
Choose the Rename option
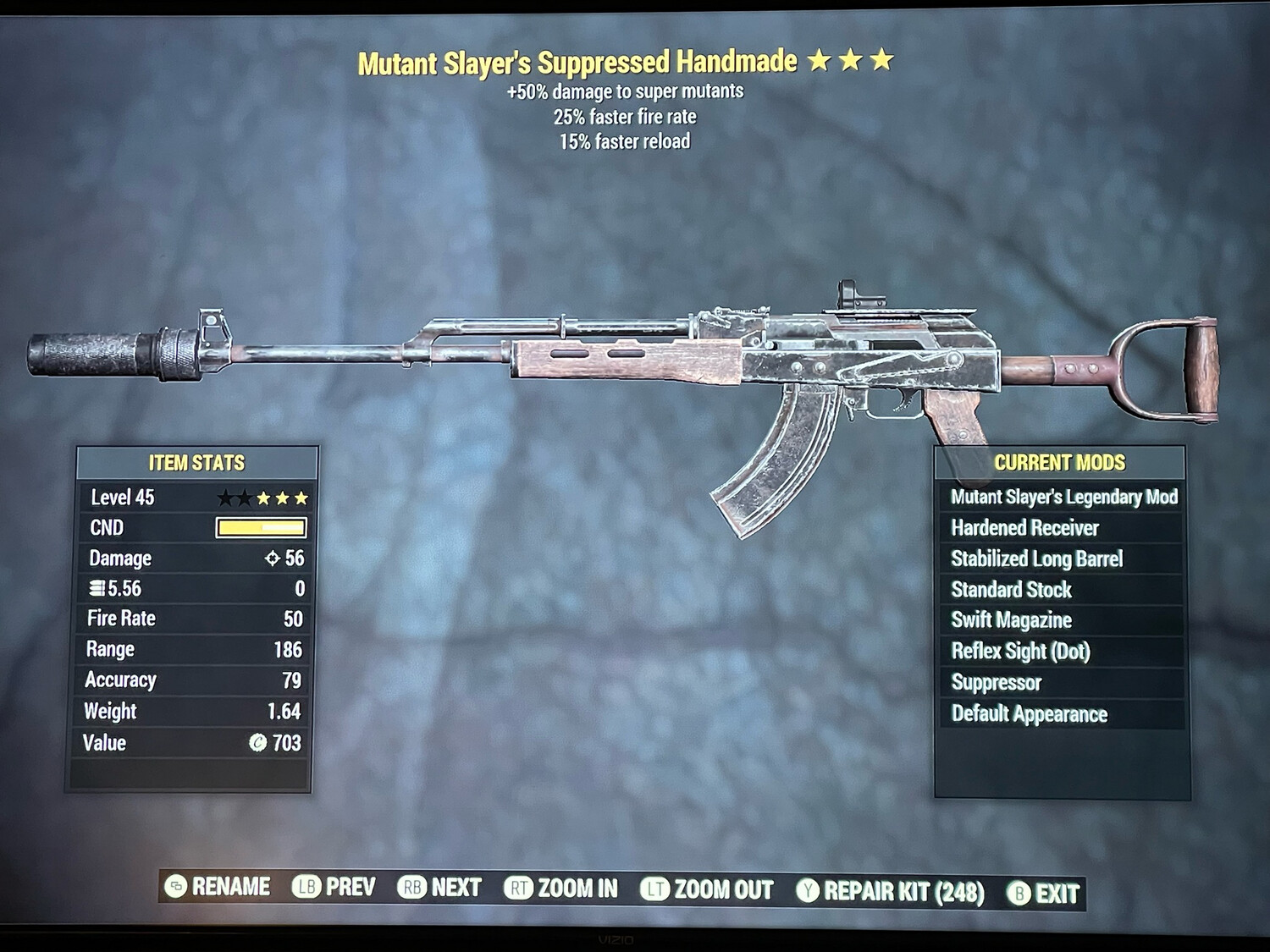[x=218, y=887]
